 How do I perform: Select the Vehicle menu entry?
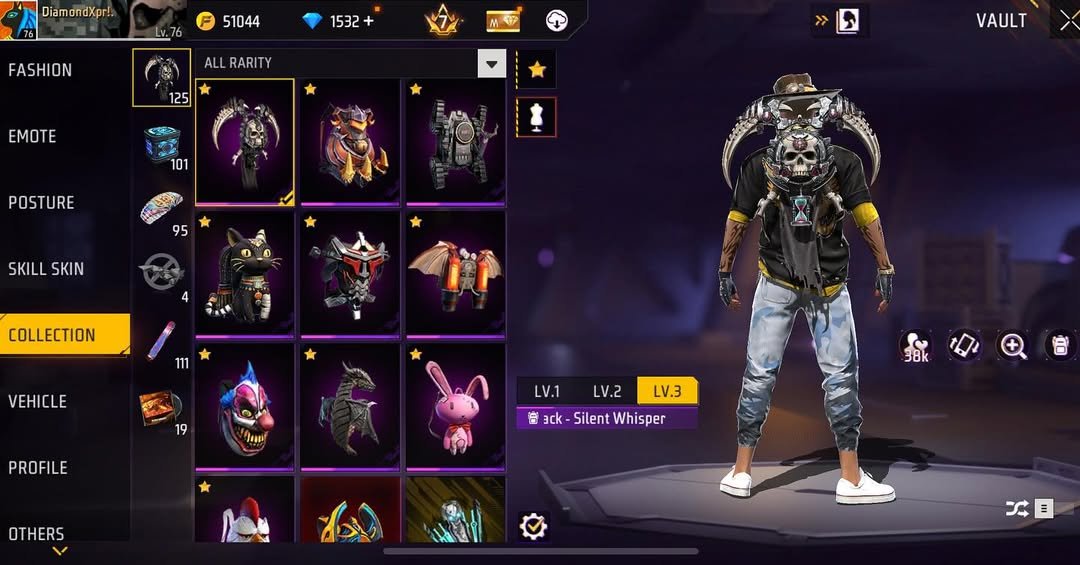tap(38, 401)
